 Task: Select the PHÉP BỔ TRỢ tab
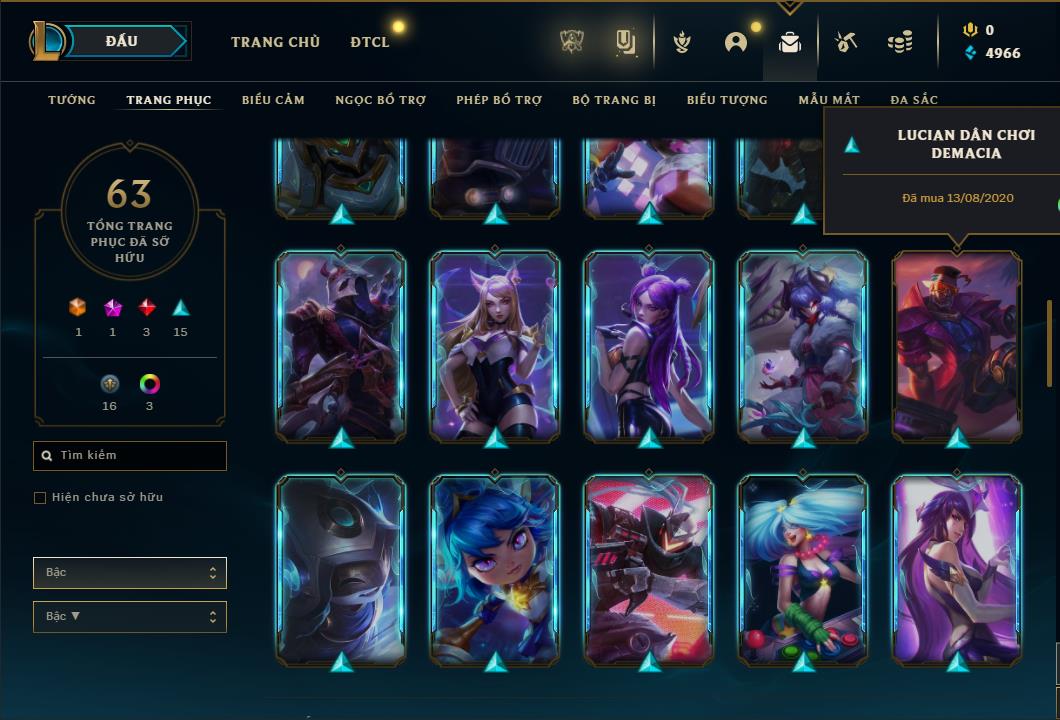tap(499, 100)
